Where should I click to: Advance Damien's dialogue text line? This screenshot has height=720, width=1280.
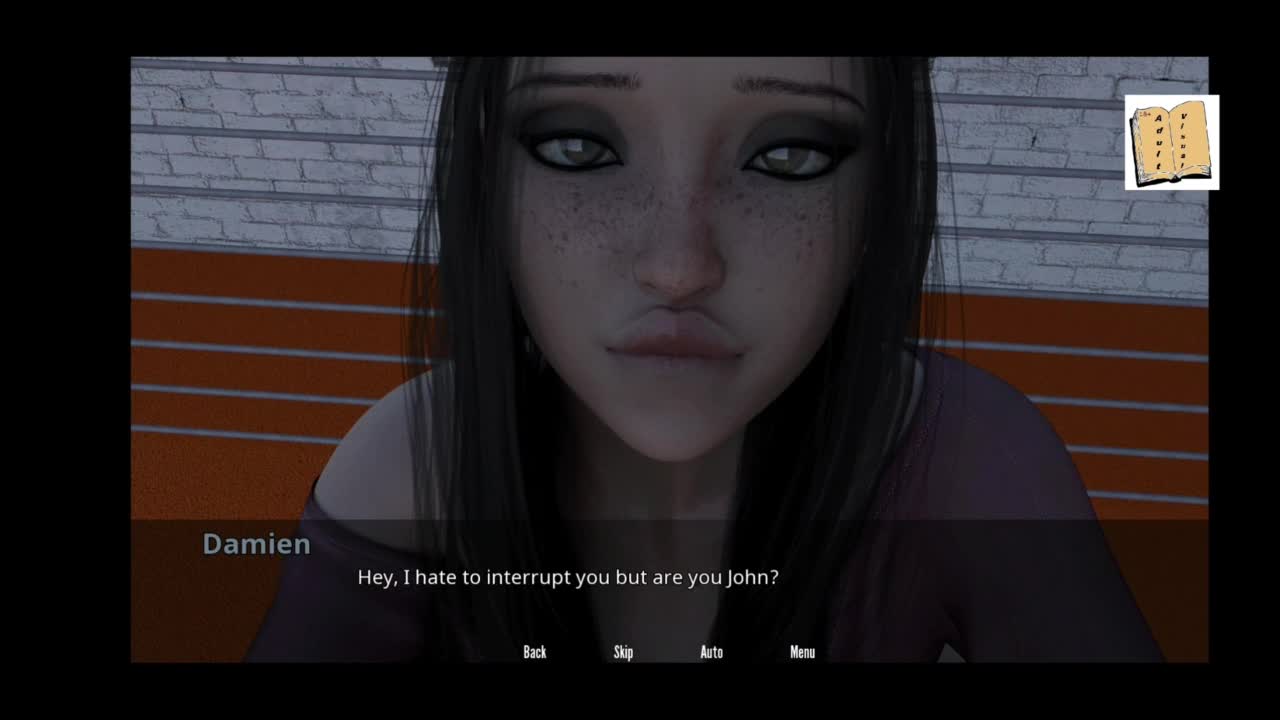point(567,578)
